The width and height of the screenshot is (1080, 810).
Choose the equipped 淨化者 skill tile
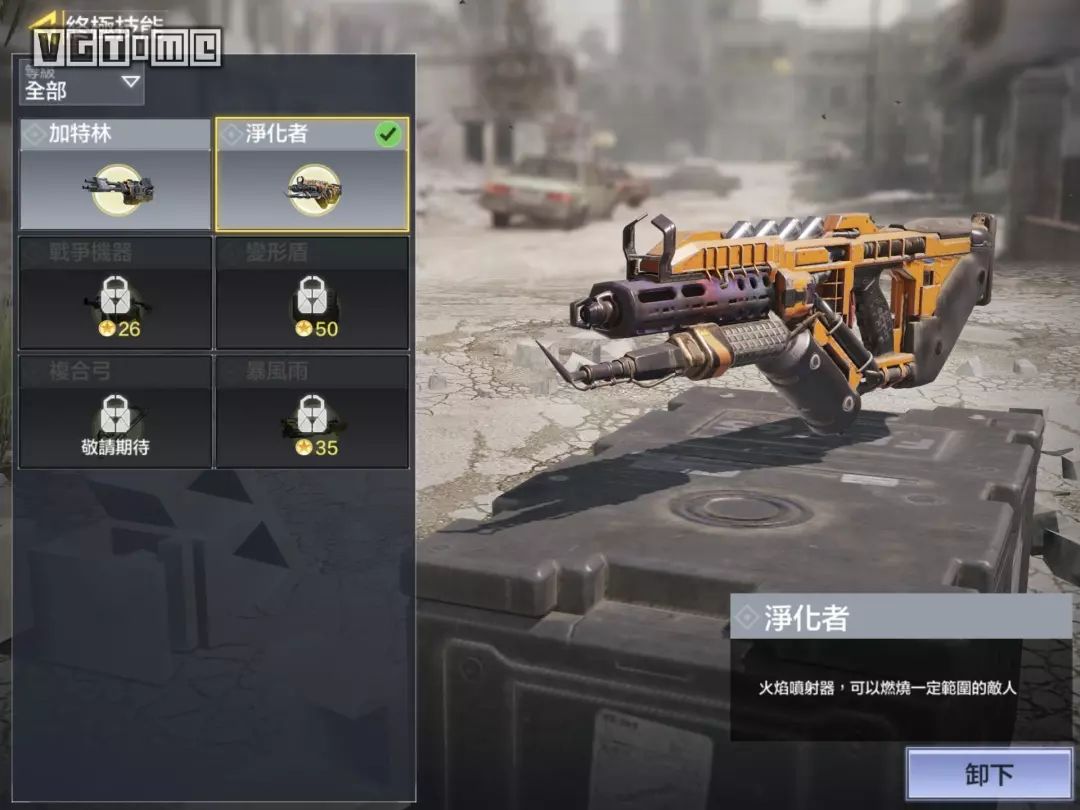[x=312, y=175]
